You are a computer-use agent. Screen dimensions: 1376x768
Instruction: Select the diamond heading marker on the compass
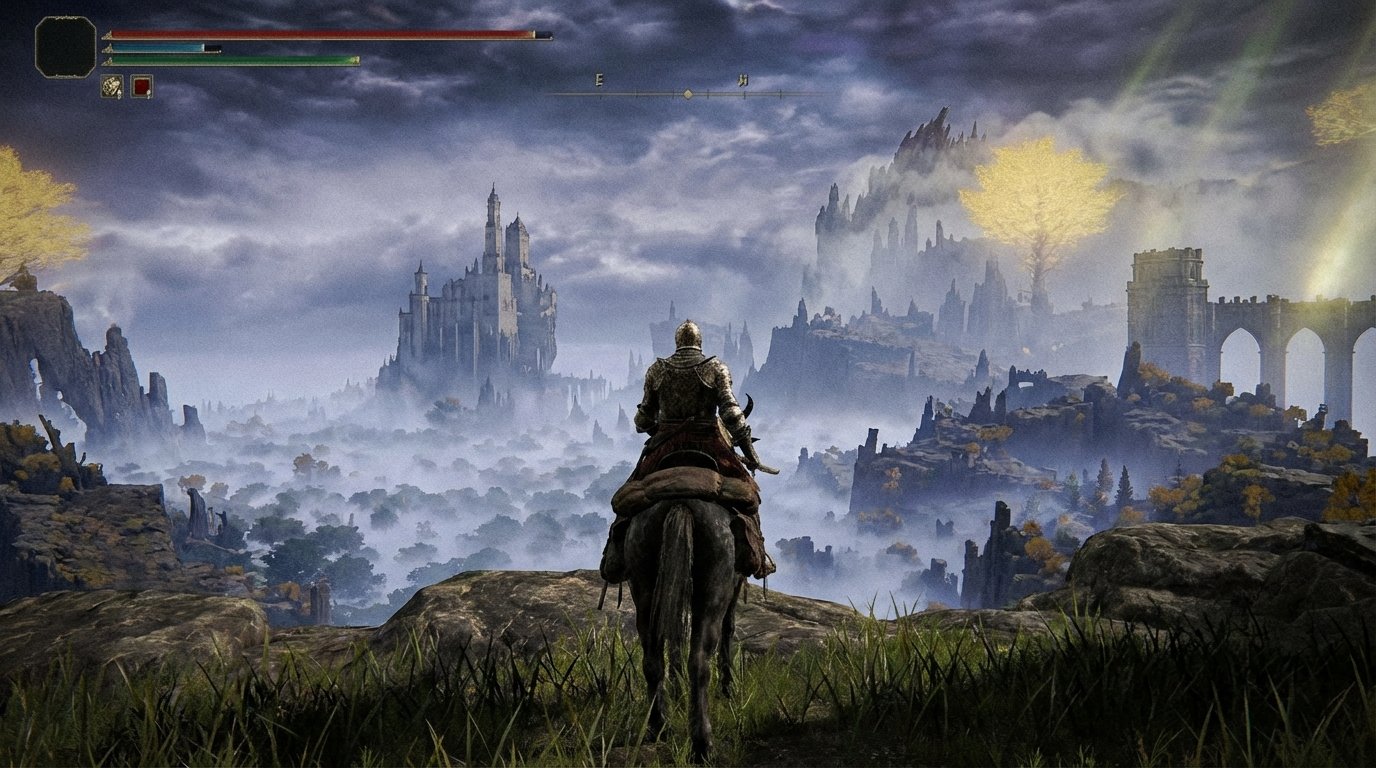(x=687, y=93)
